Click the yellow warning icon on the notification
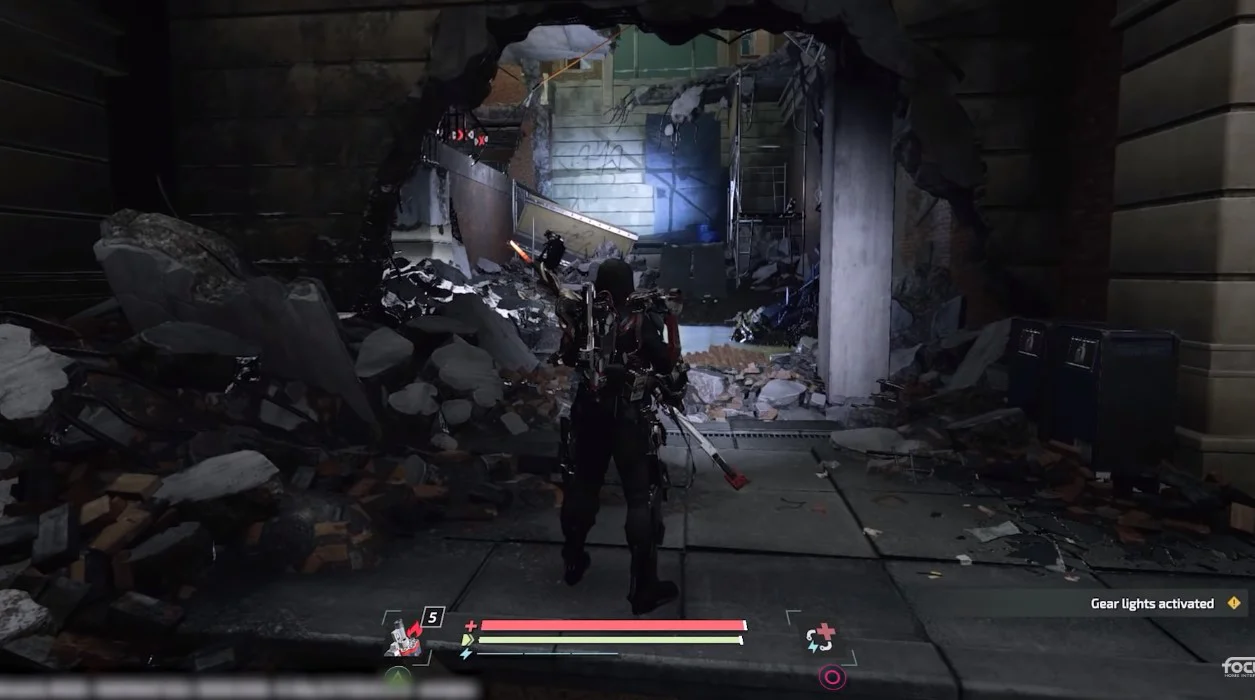Viewport: 1255px width, 700px height. pos(1233,603)
